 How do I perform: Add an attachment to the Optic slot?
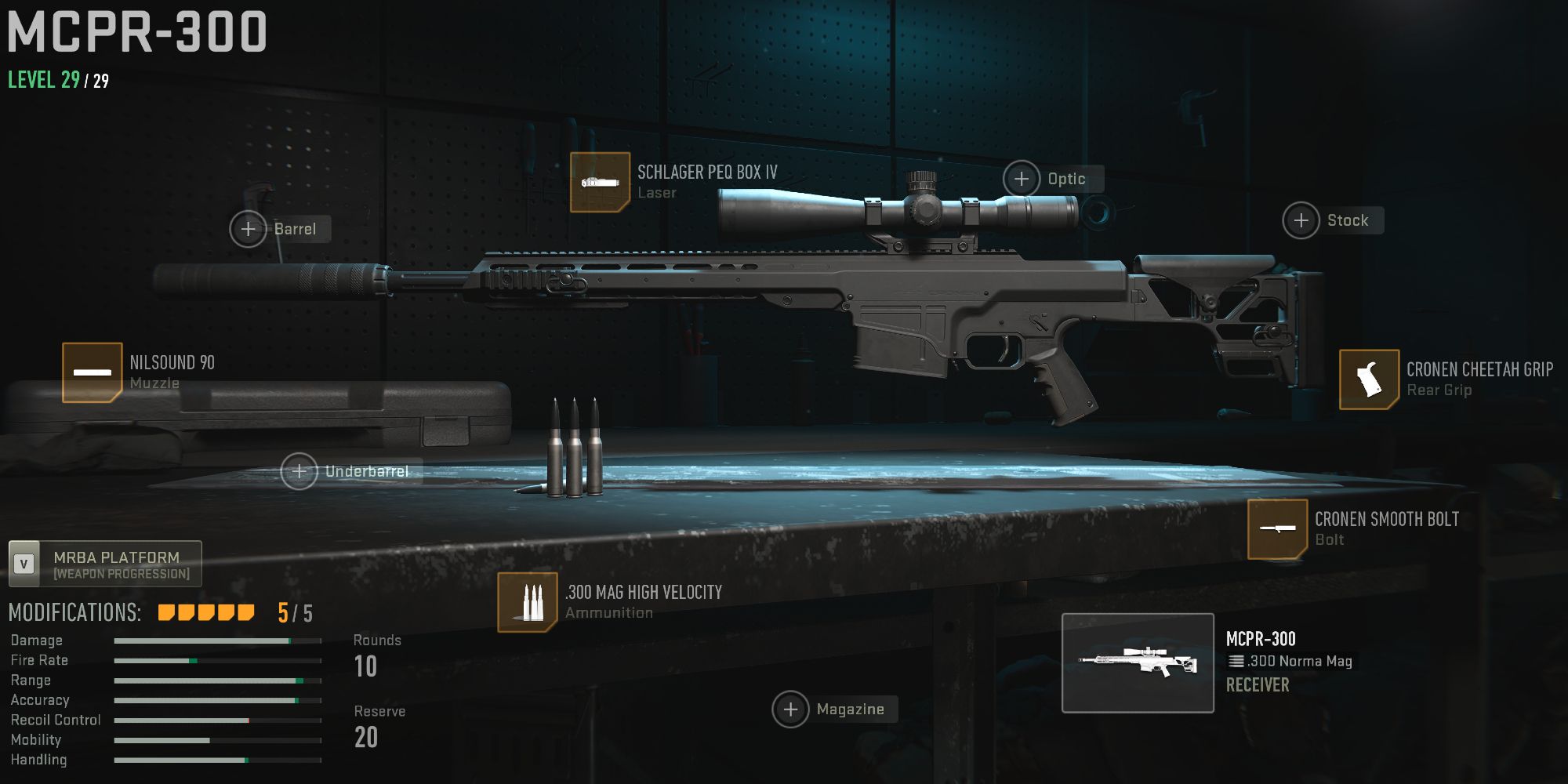coord(1022,179)
